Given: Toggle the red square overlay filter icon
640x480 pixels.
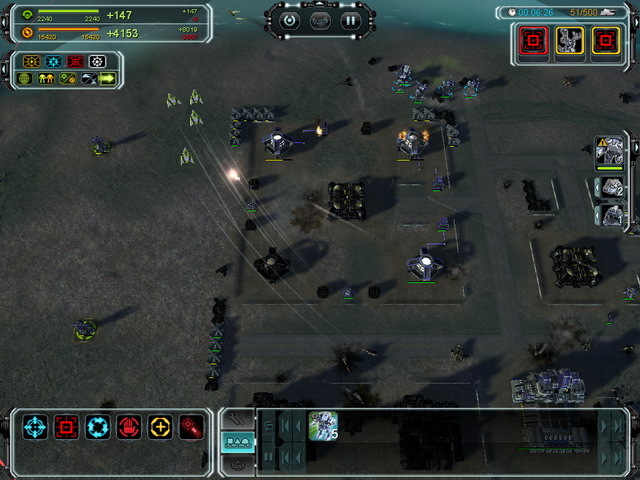Looking at the screenshot, I should (x=74, y=62).
